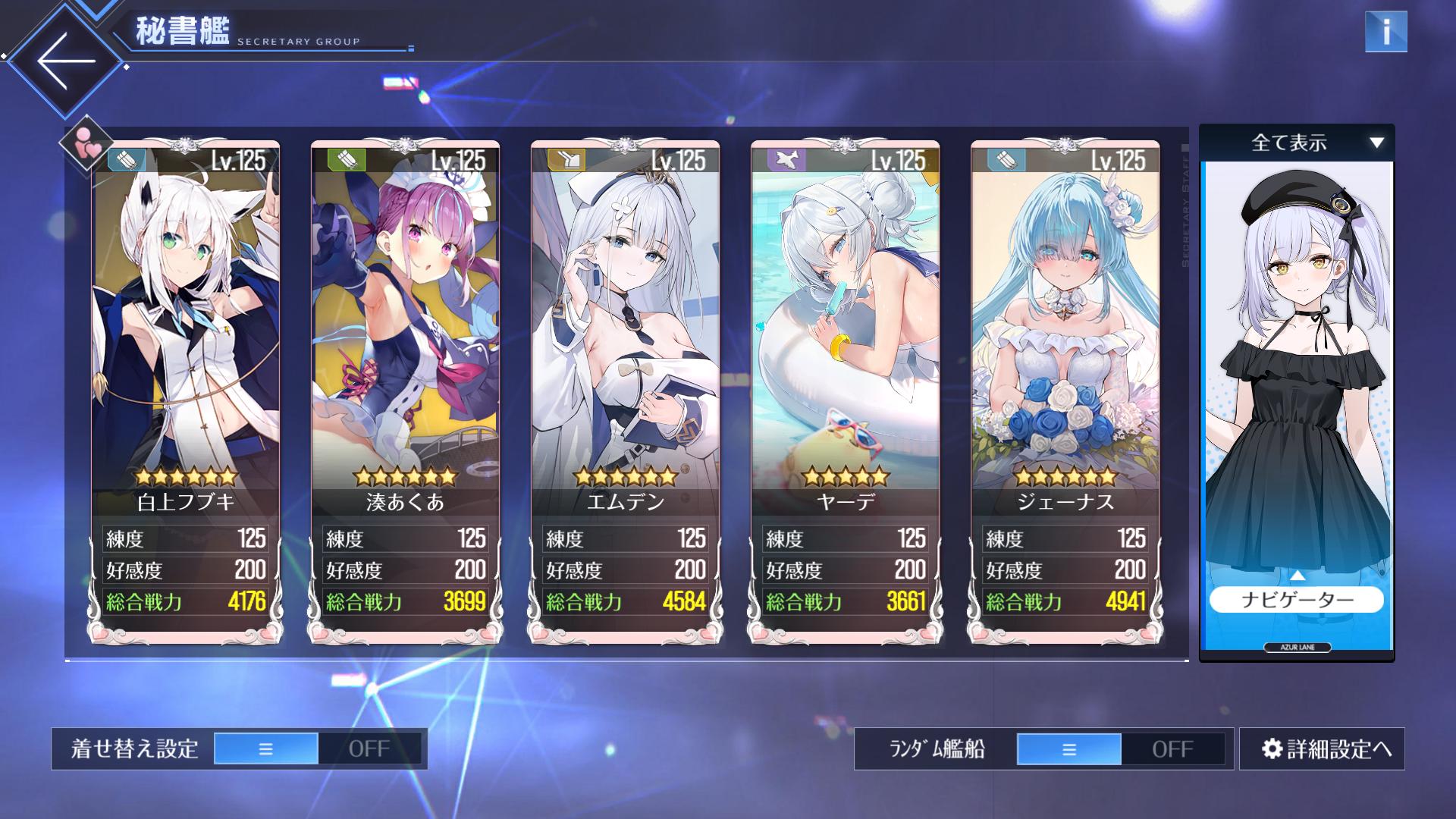Select the 白上フブキ secretary card

click(x=186, y=341)
